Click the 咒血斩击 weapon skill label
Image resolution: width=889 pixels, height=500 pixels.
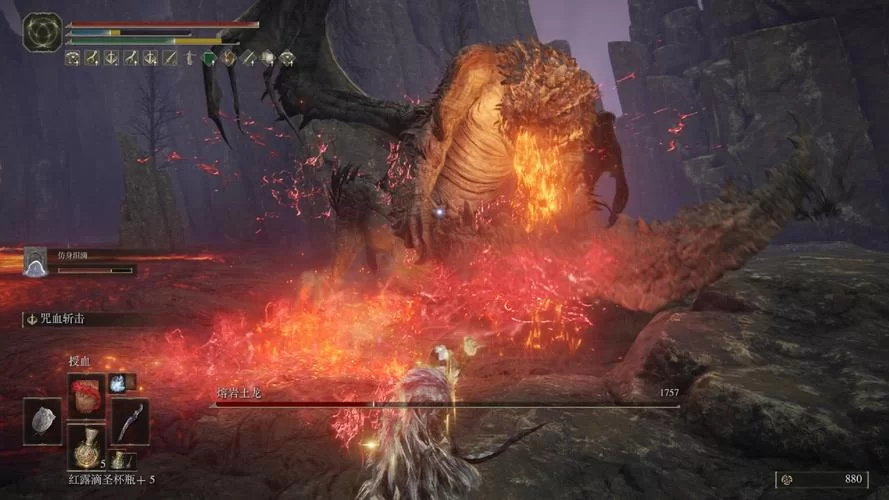tap(64, 320)
